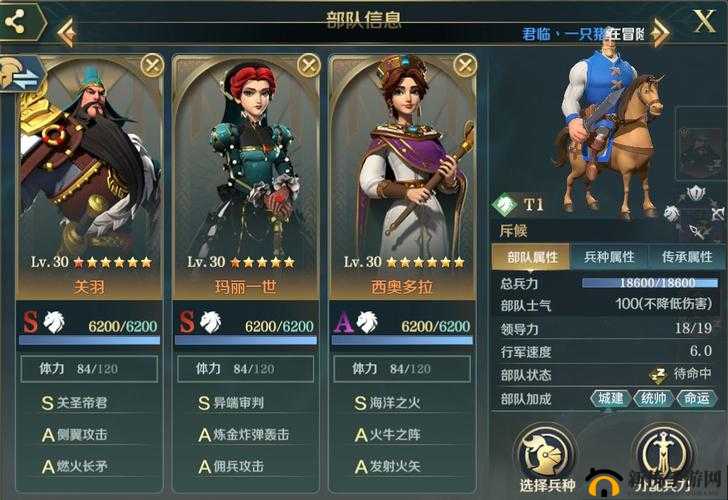Select the 西奥多拉 hero card
728x500 pixels.
pyautogui.click(x=401, y=170)
